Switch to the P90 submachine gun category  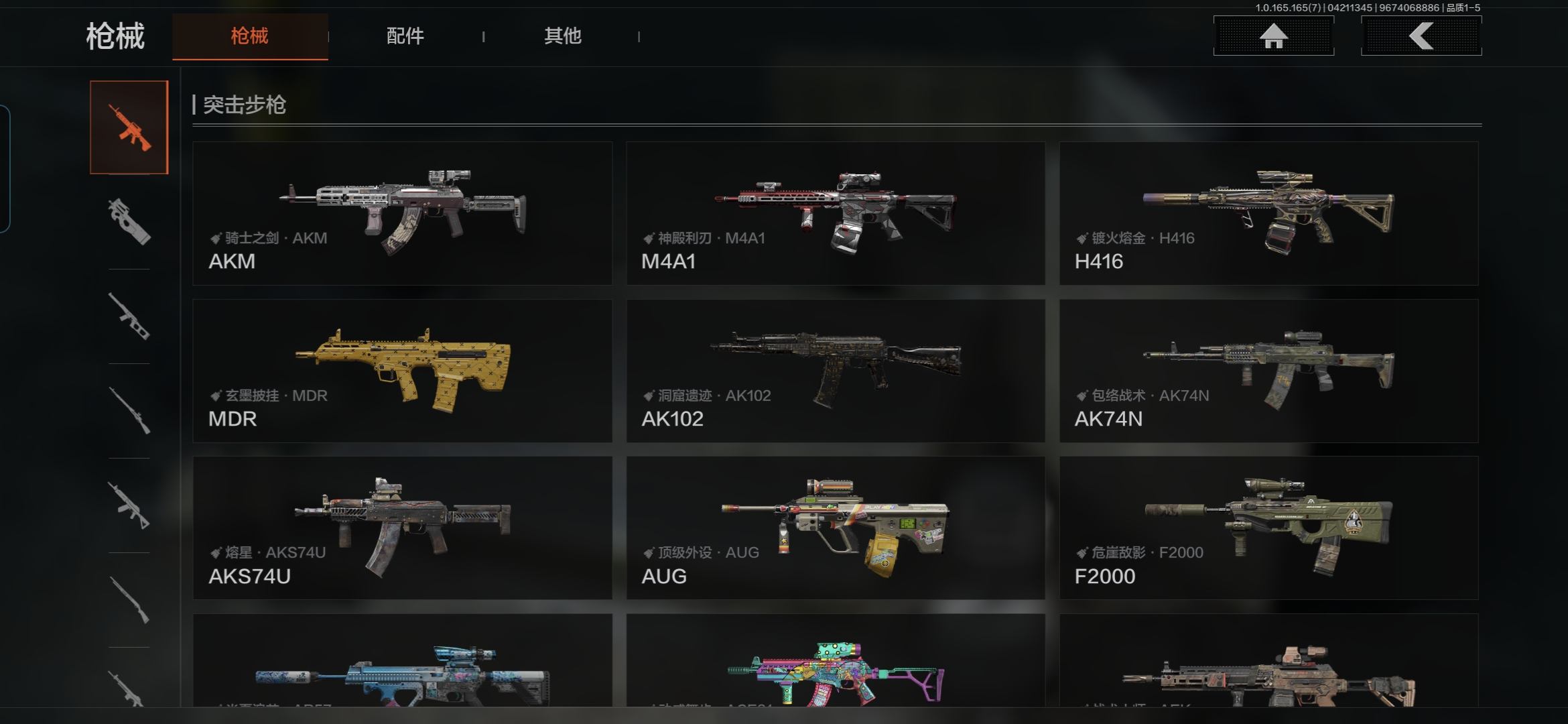129,221
